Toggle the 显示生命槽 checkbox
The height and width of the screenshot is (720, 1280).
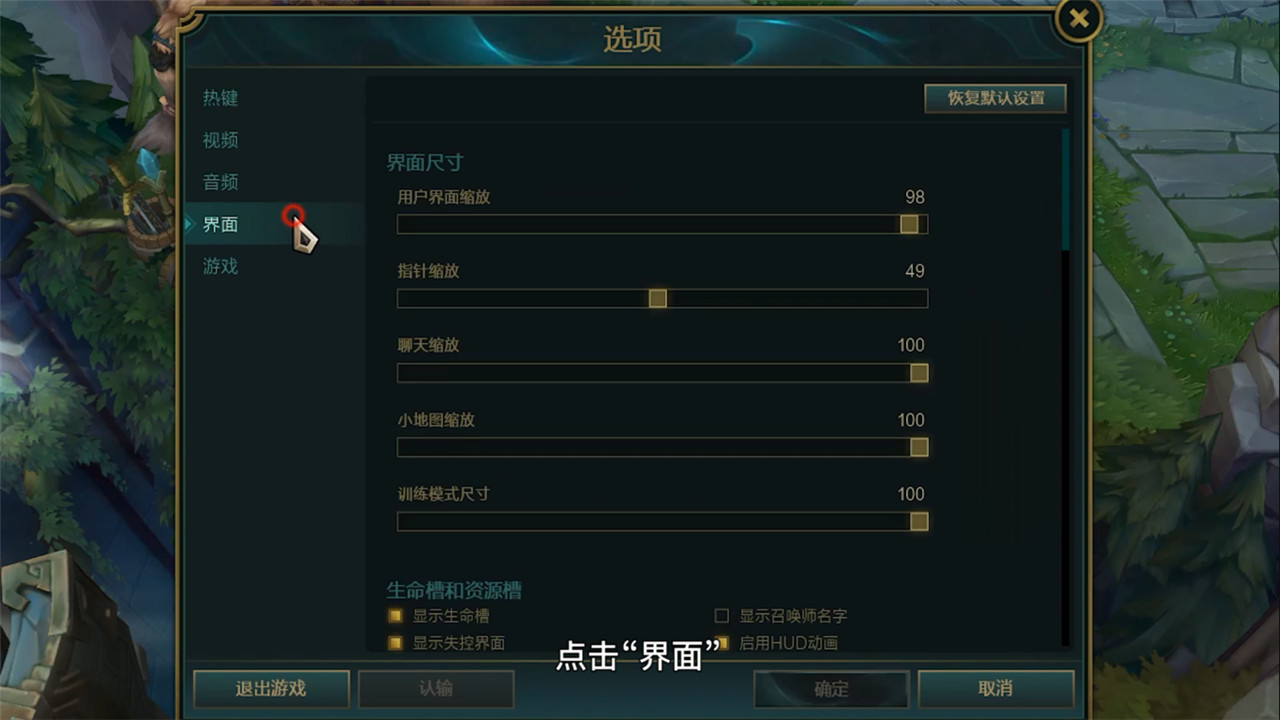pos(394,616)
